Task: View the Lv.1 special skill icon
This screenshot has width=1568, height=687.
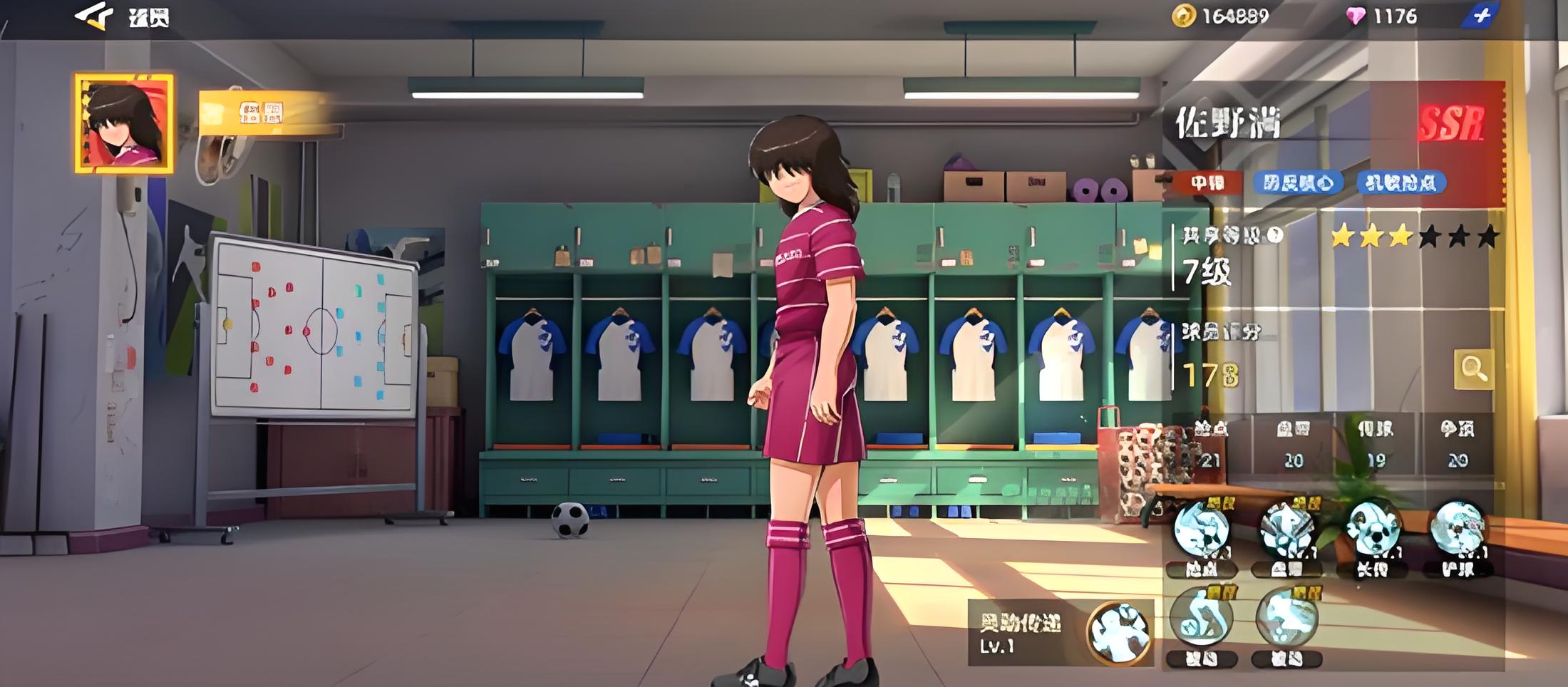Action: (1120, 632)
